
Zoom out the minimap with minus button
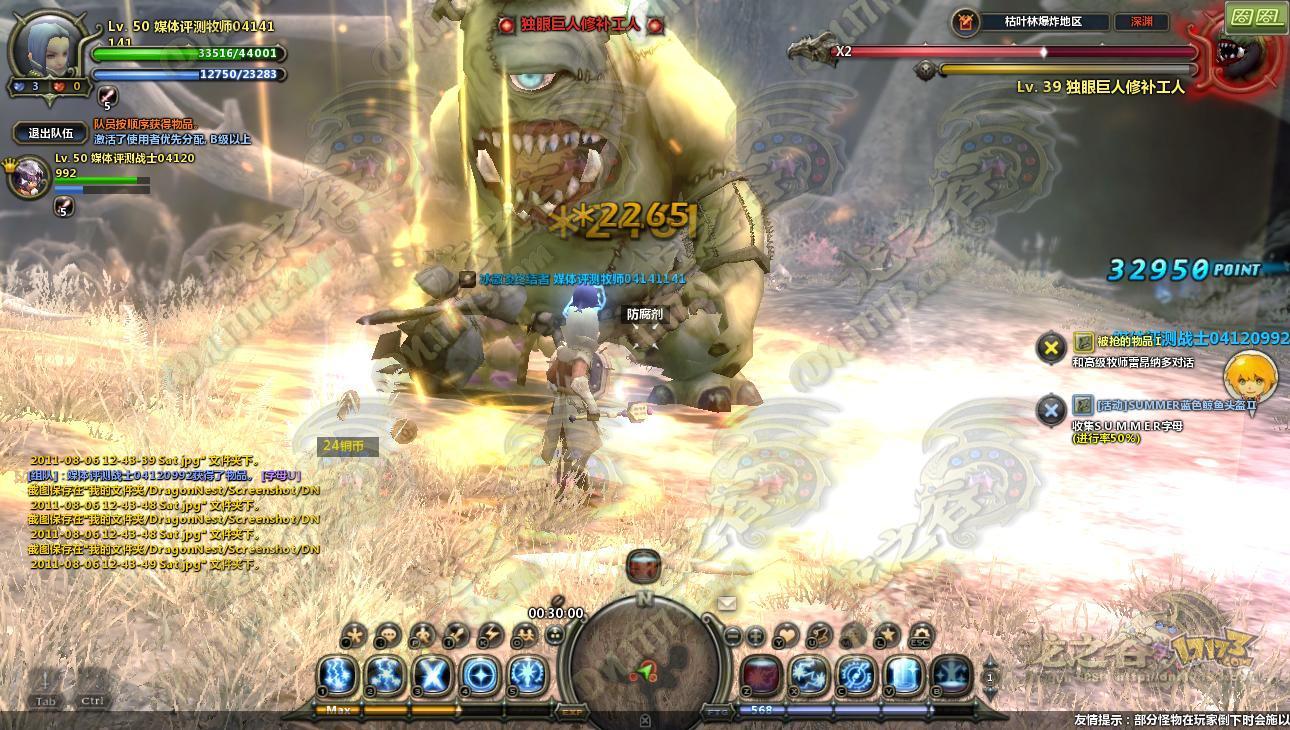tap(733, 635)
